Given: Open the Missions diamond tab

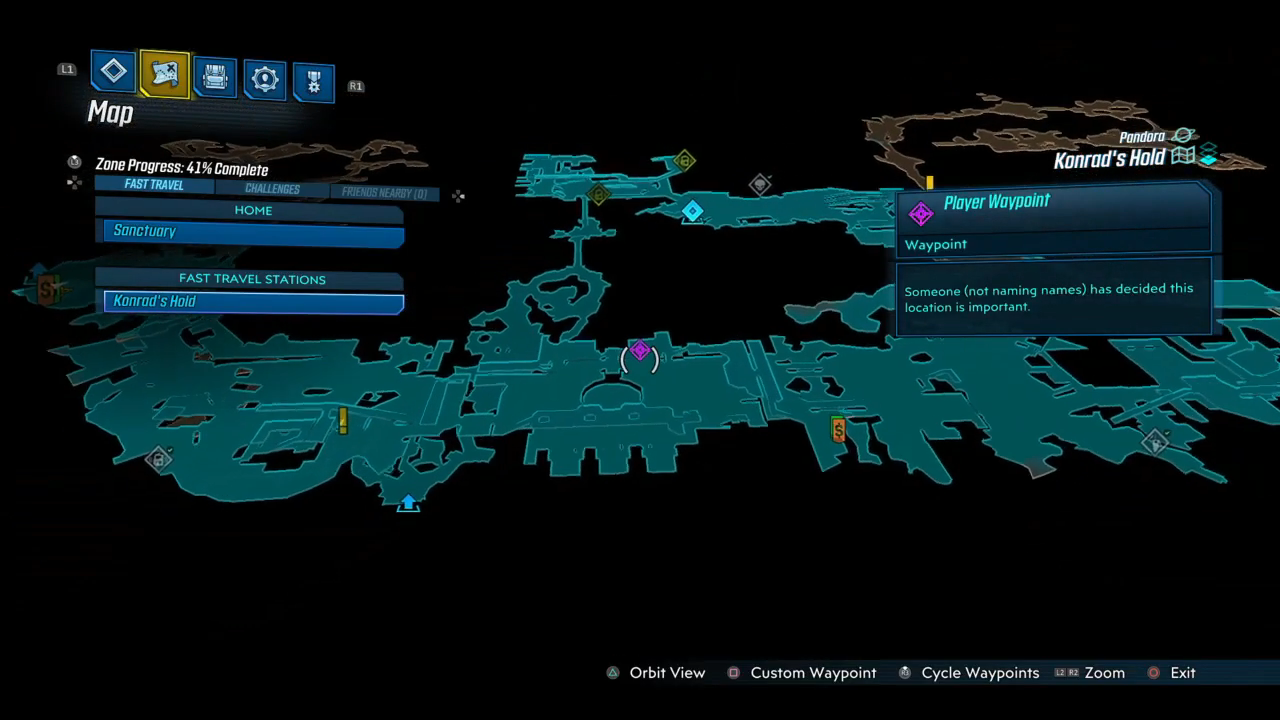Looking at the screenshot, I should pos(114,71).
